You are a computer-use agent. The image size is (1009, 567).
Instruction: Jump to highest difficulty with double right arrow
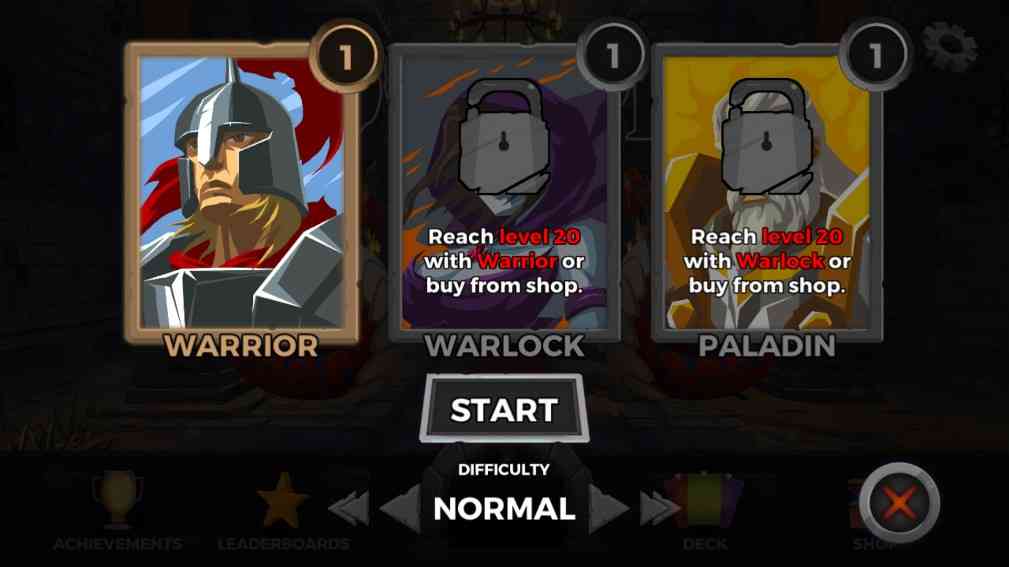click(x=659, y=509)
